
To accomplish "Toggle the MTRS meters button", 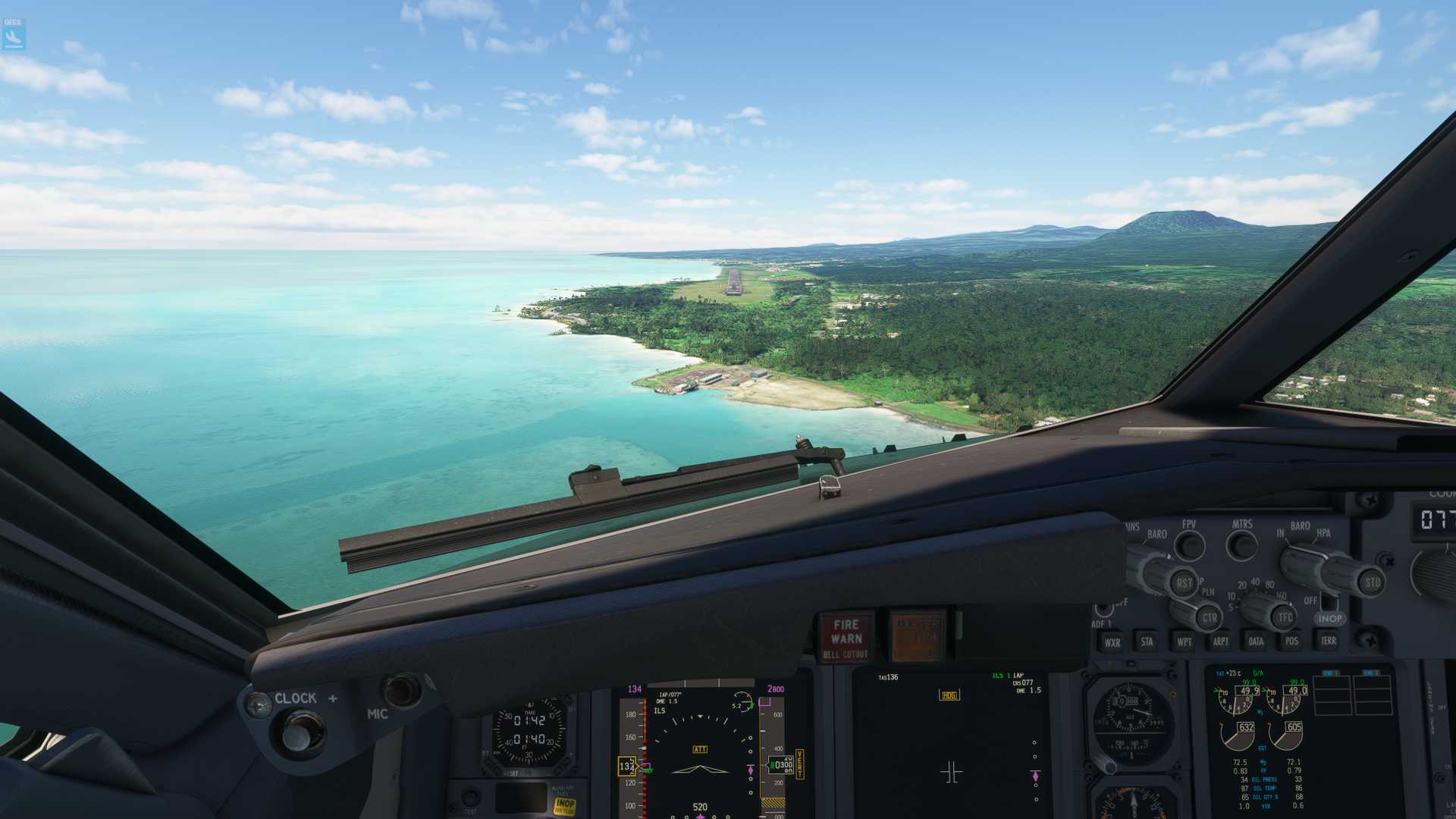I will pyautogui.click(x=1241, y=544).
